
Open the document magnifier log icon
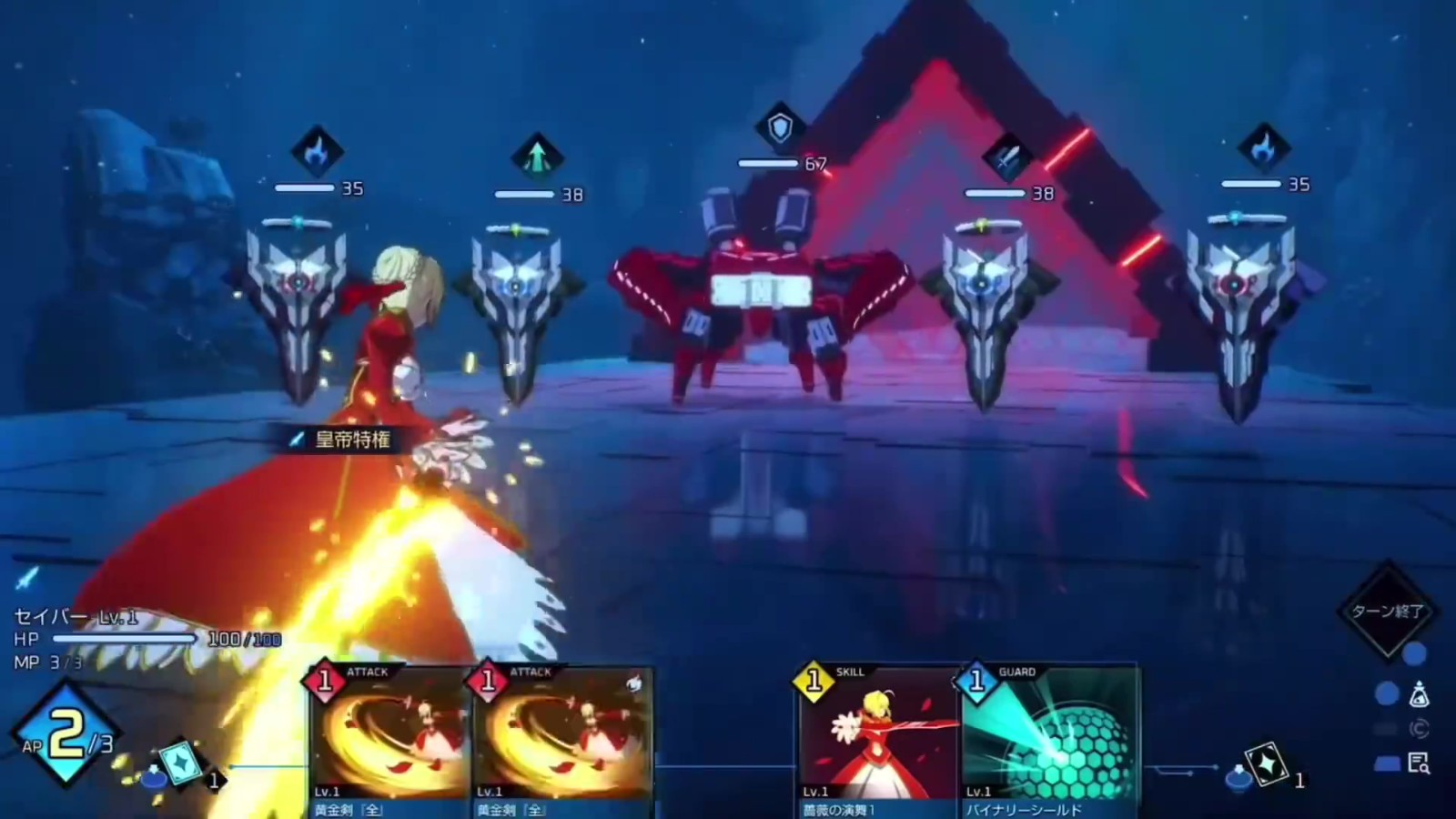coord(1419,763)
